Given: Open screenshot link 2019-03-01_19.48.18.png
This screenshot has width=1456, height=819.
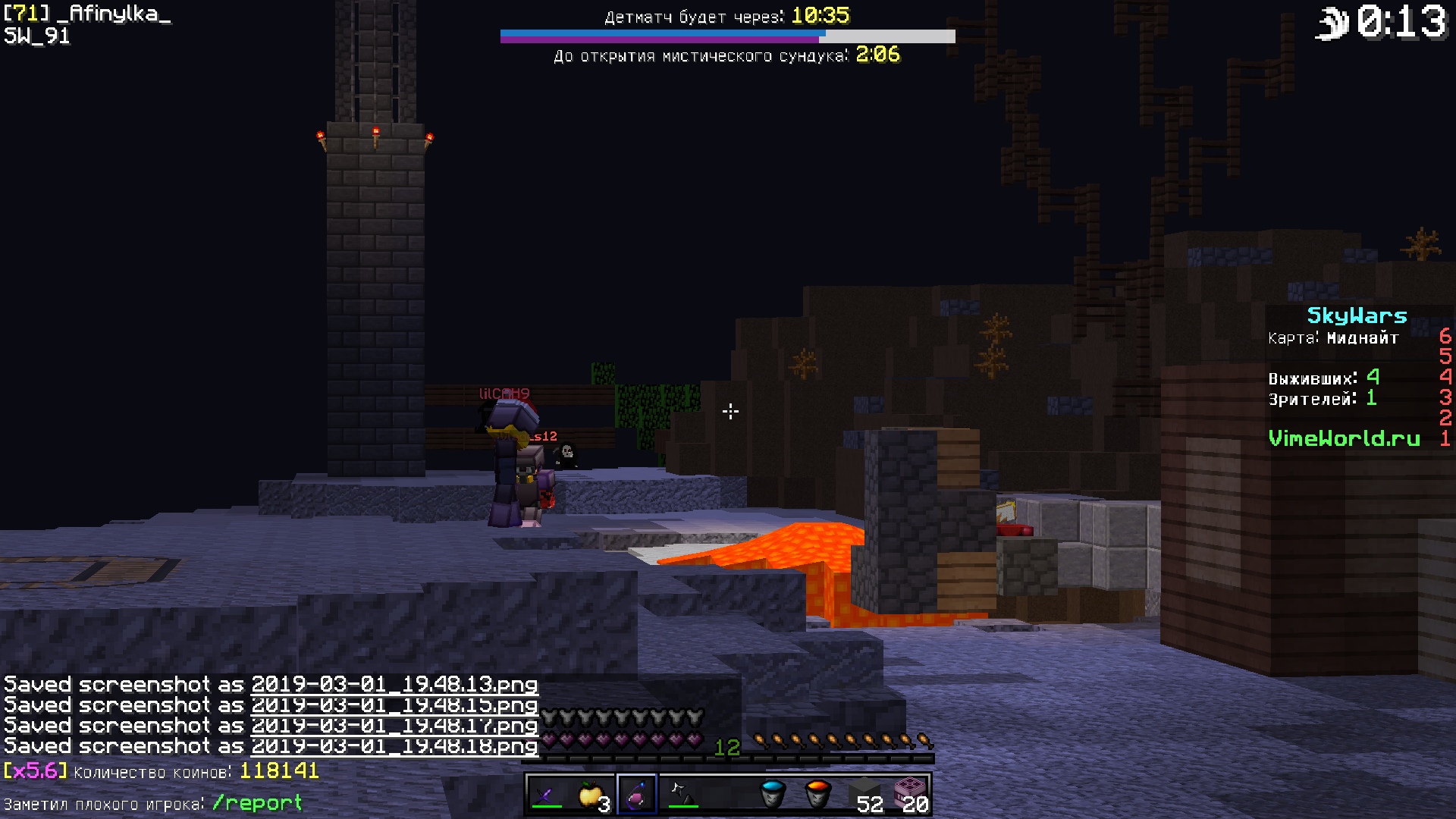Looking at the screenshot, I should (394, 746).
